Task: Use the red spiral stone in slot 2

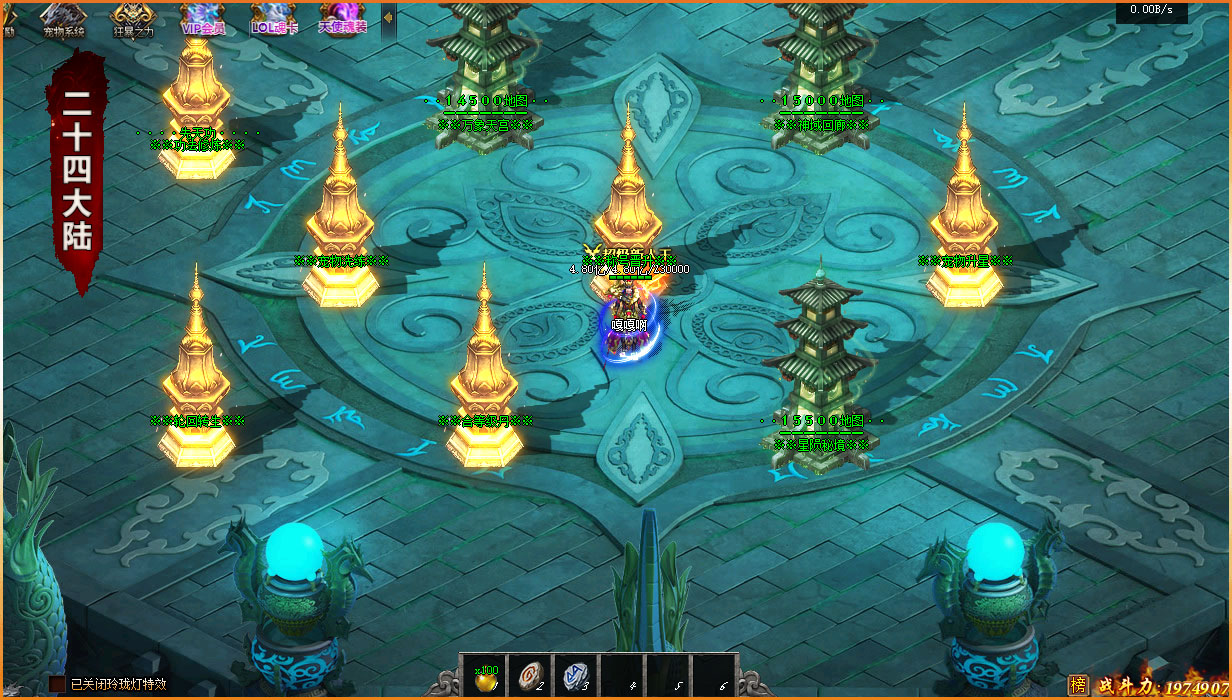Action: (529, 677)
